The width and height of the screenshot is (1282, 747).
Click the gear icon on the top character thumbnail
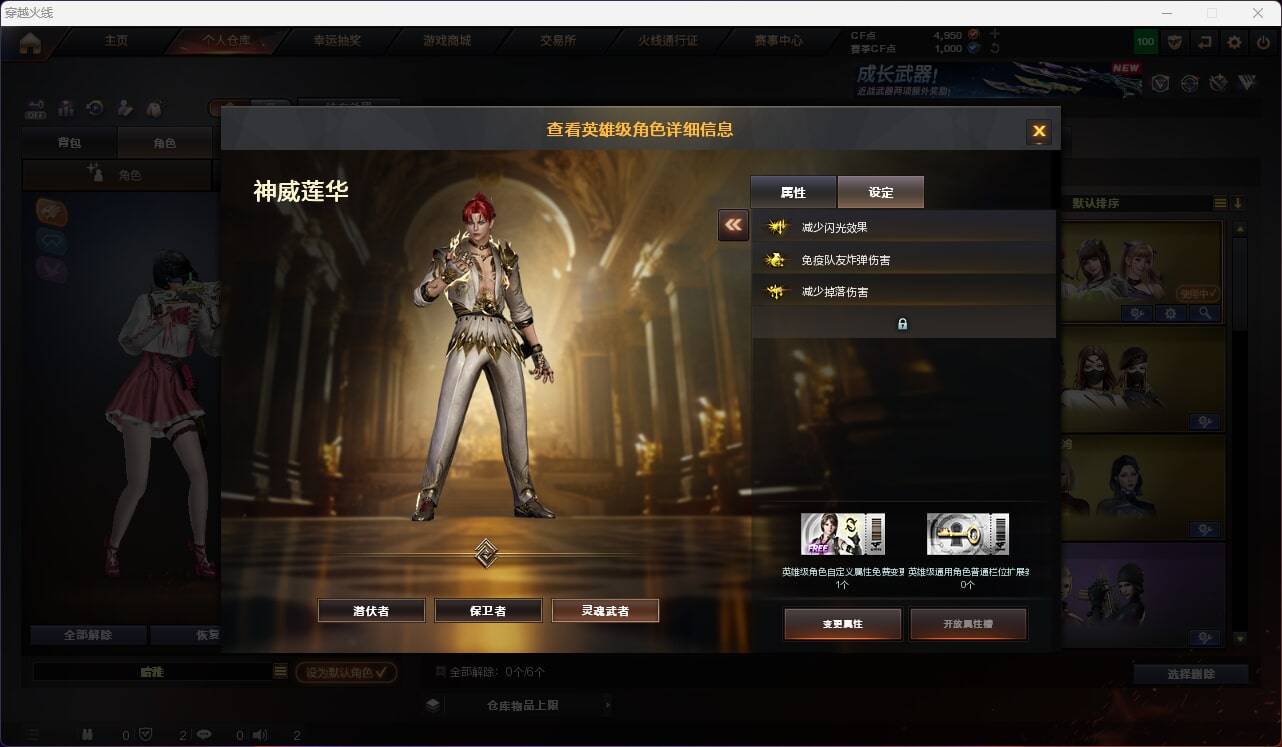tap(1168, 313)
